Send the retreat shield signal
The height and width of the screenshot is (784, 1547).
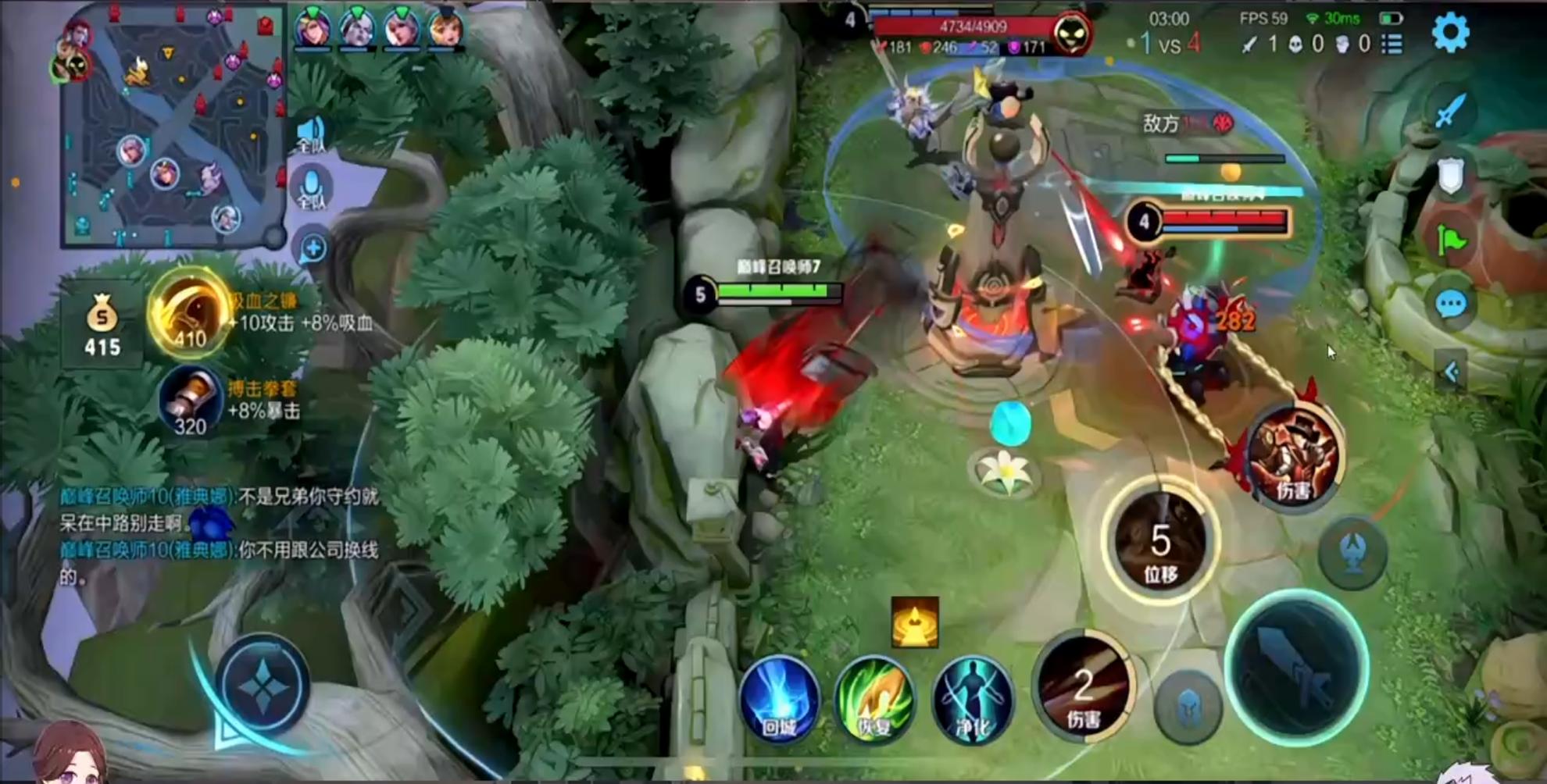1450,176
